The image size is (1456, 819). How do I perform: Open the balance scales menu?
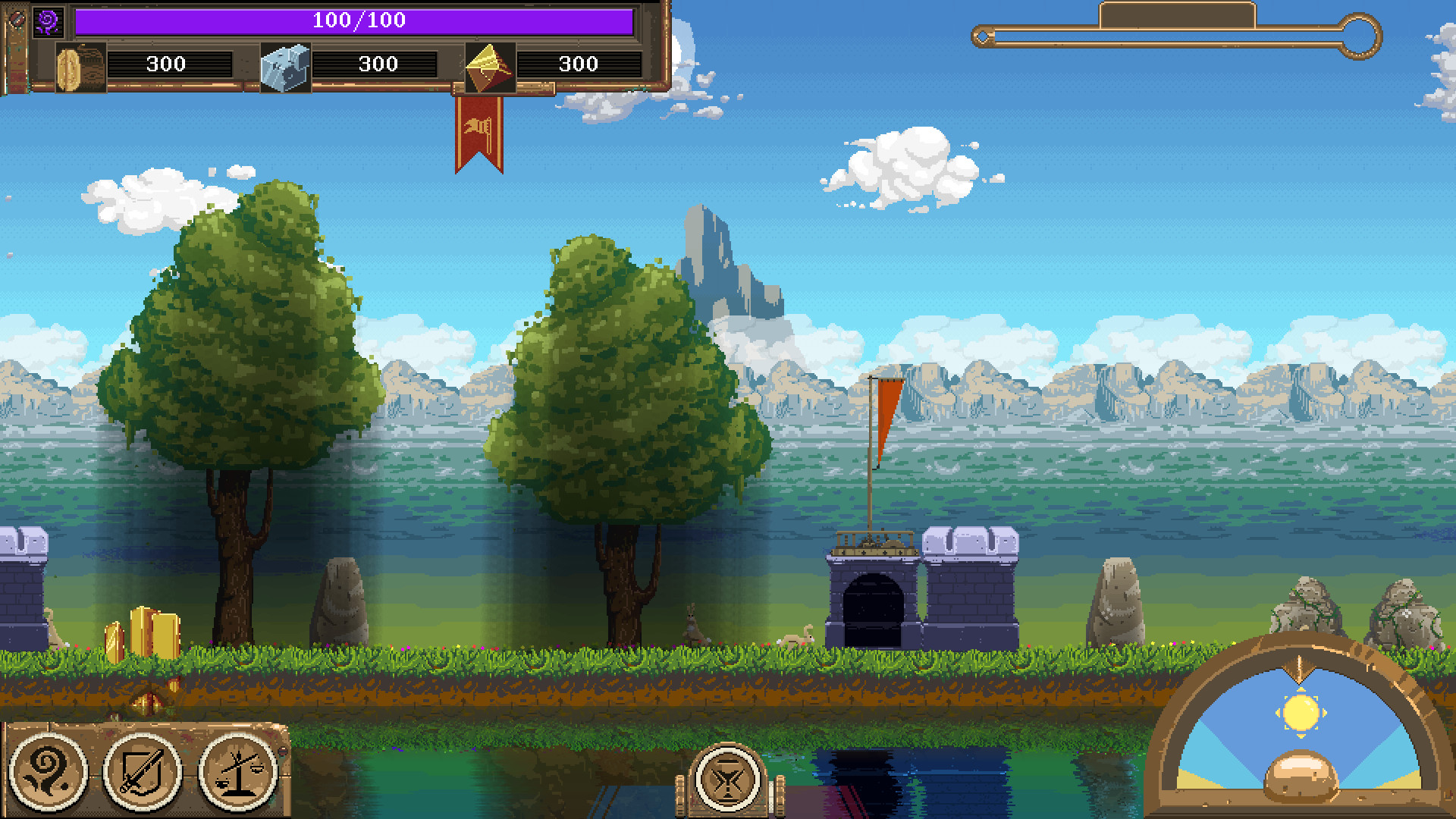(x=238, y=771)
